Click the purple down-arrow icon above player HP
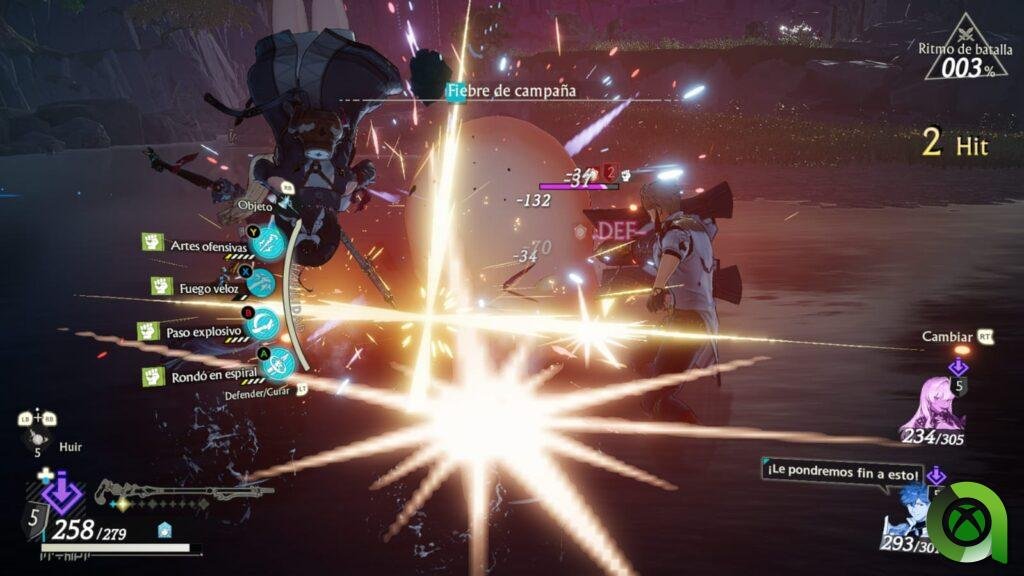 point(62,494)
